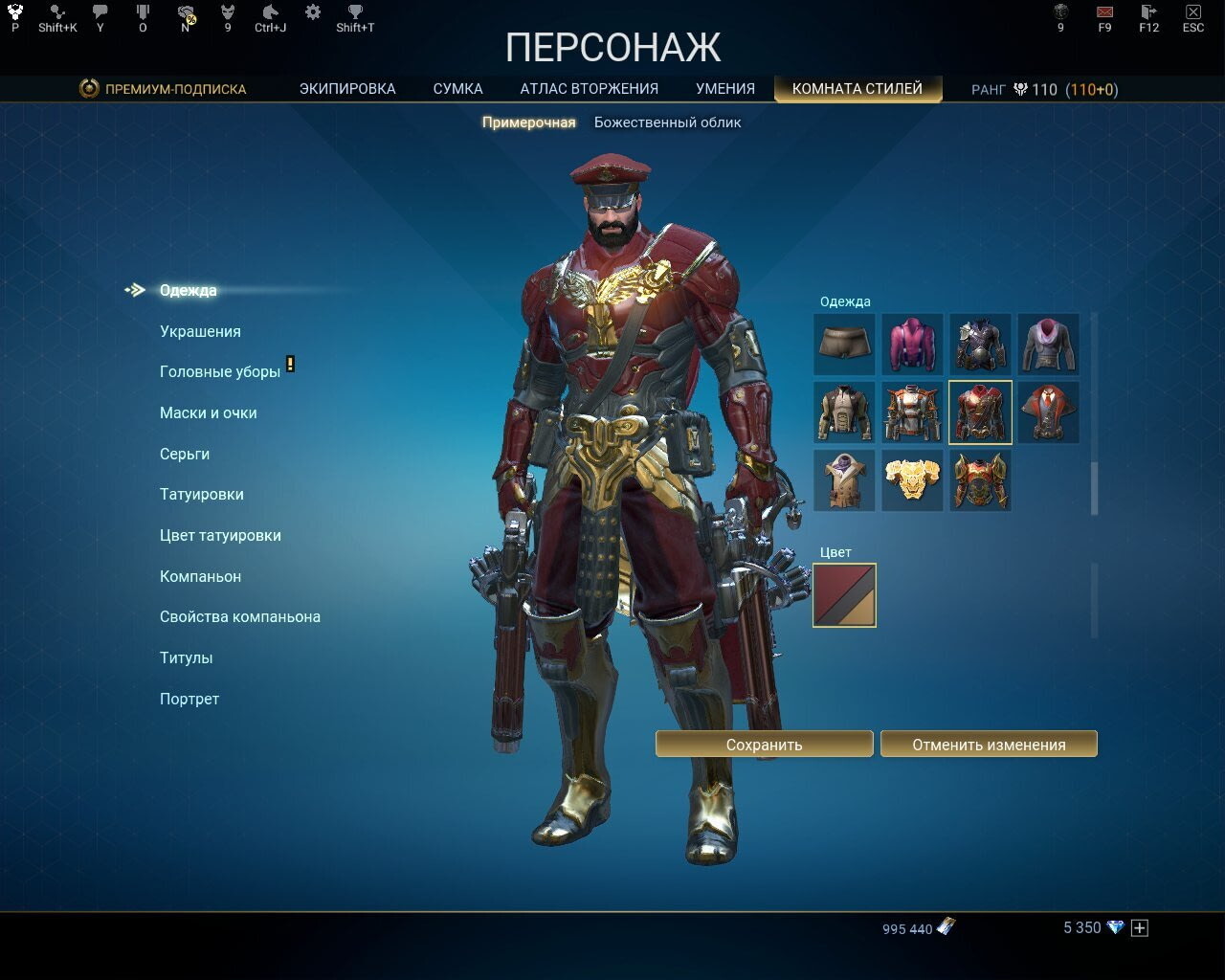This screenshot has width=1225, height=980.
Task: Select the golden chestplate thumbnail
Action: pos(912,479)
